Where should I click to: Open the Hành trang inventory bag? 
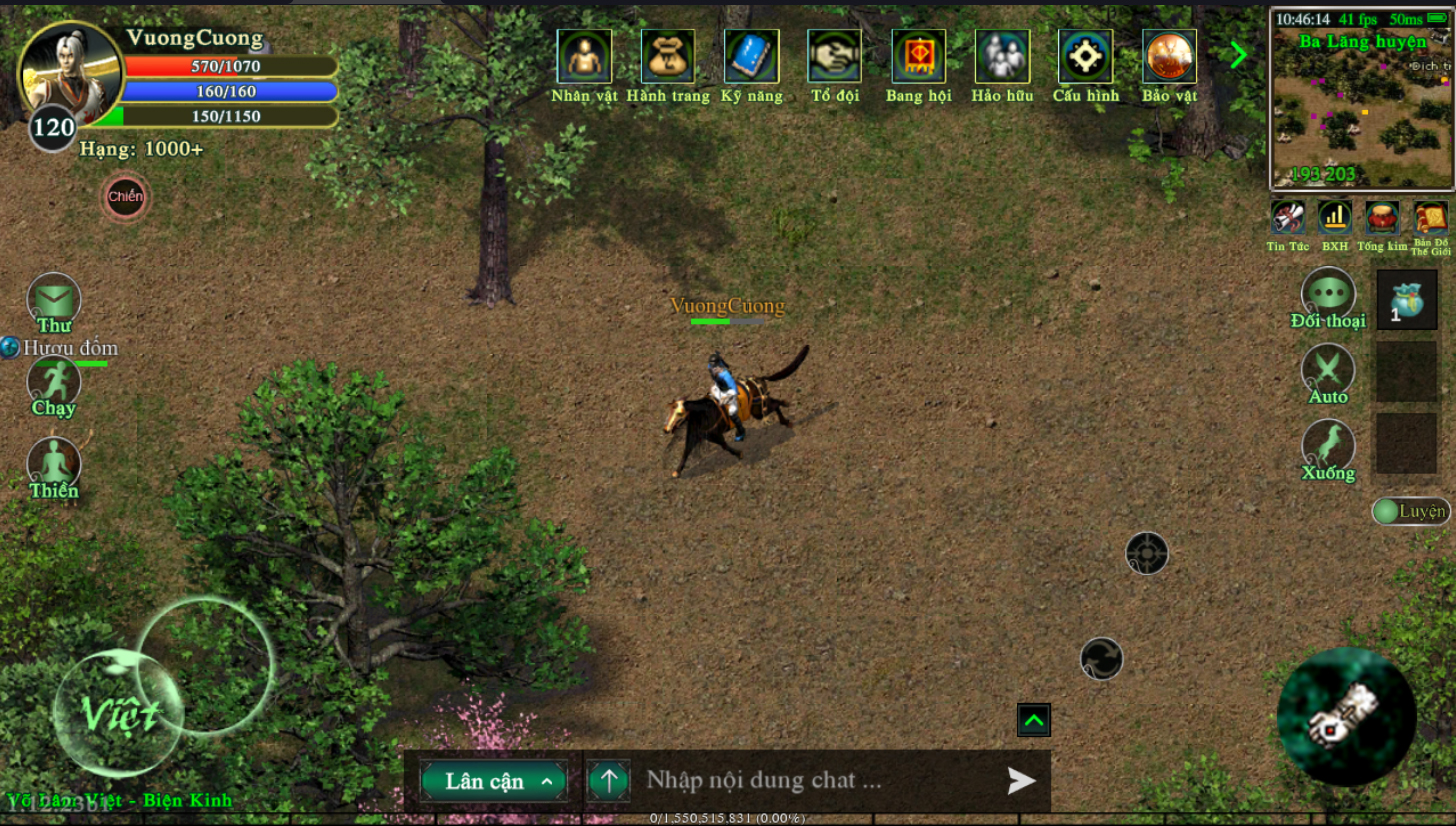click(x=667, y=57)
